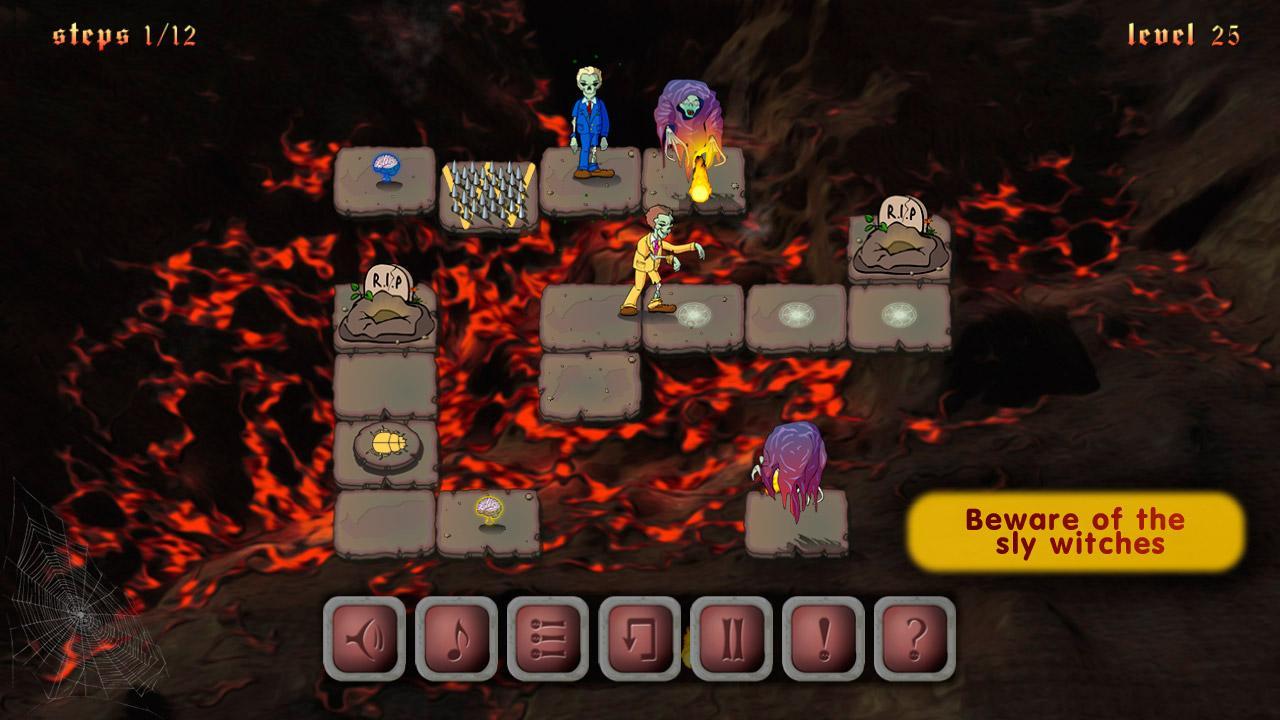Pause the game with the pause button
This screenshot has width=1280, height=720.
tap(731, 638)
